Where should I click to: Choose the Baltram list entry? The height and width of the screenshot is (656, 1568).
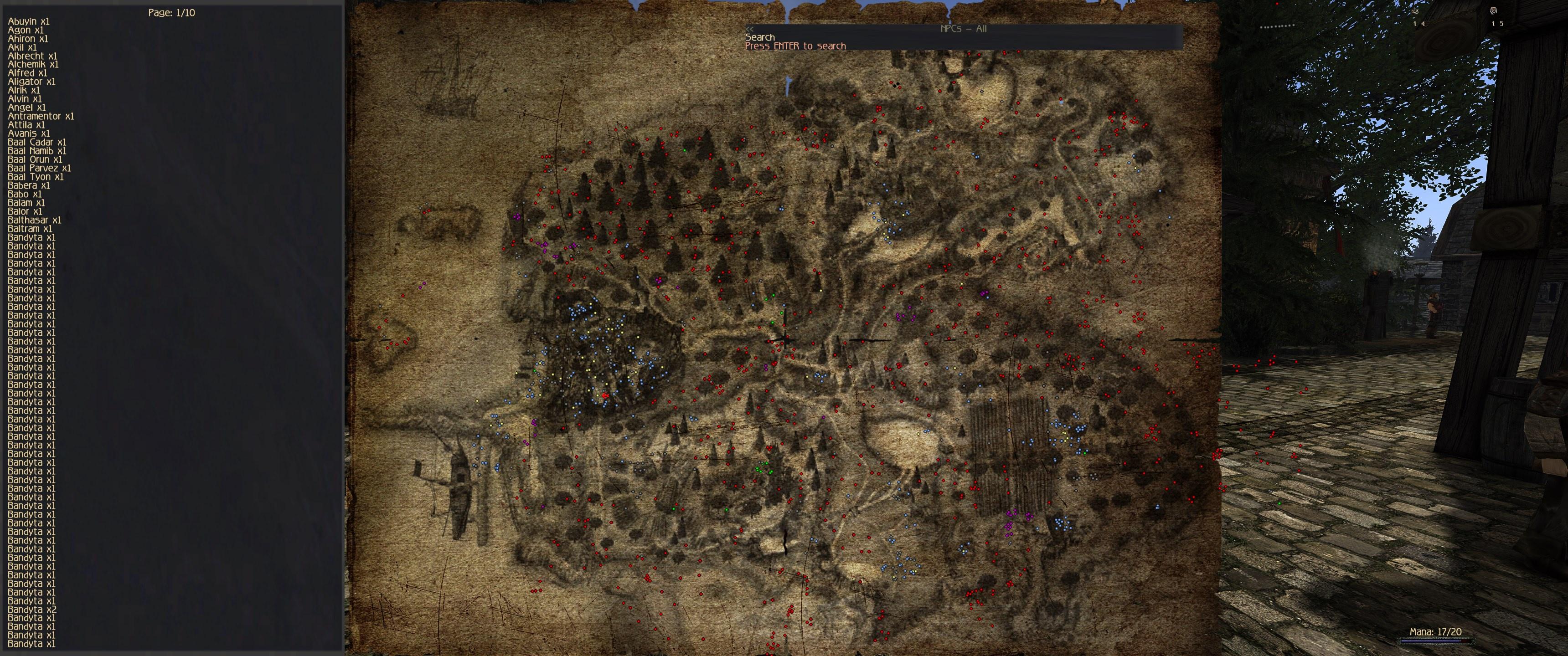tap(30, 229)
